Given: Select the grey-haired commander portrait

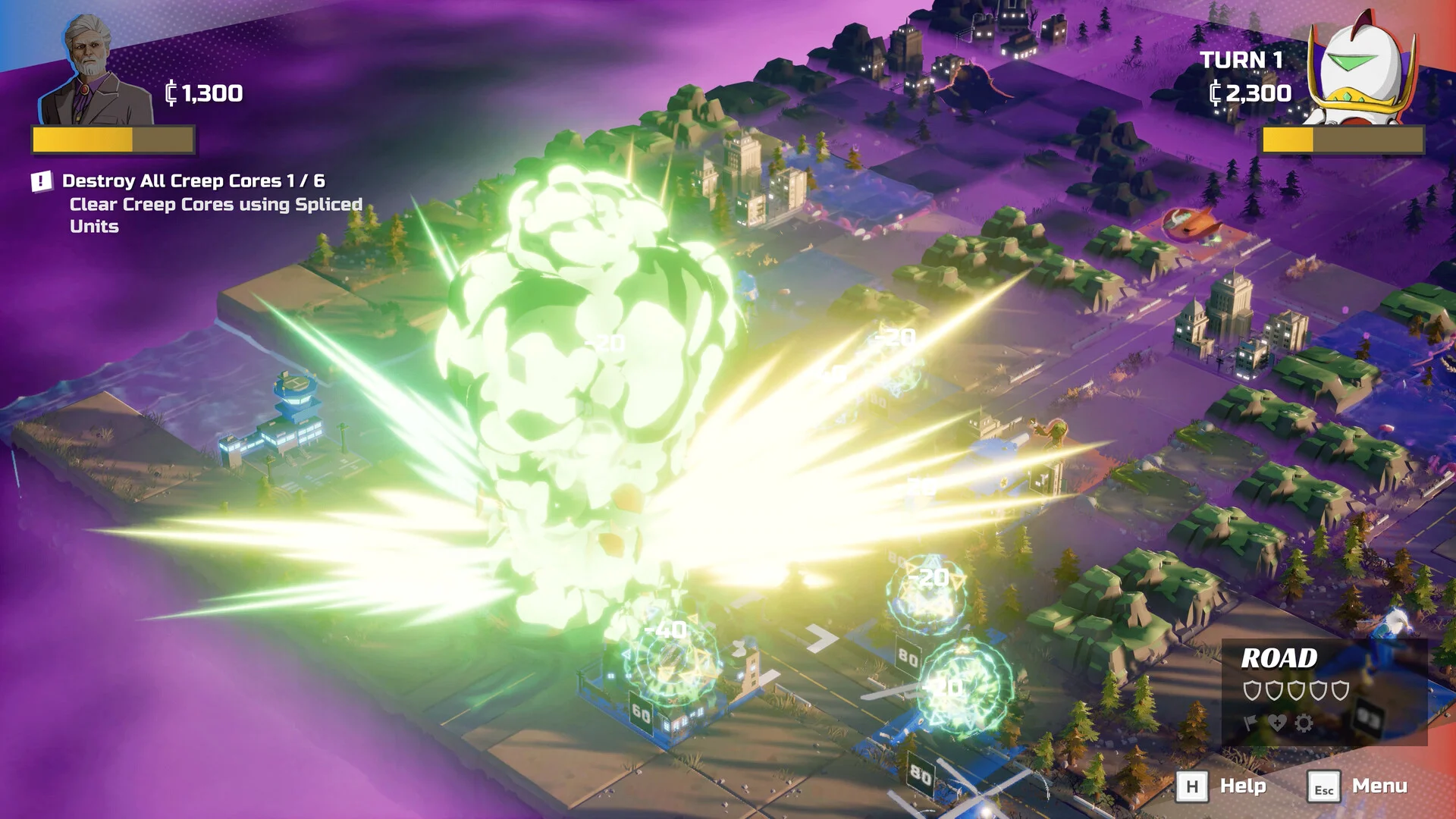Looking at the screenshot, I should (93, 72).
